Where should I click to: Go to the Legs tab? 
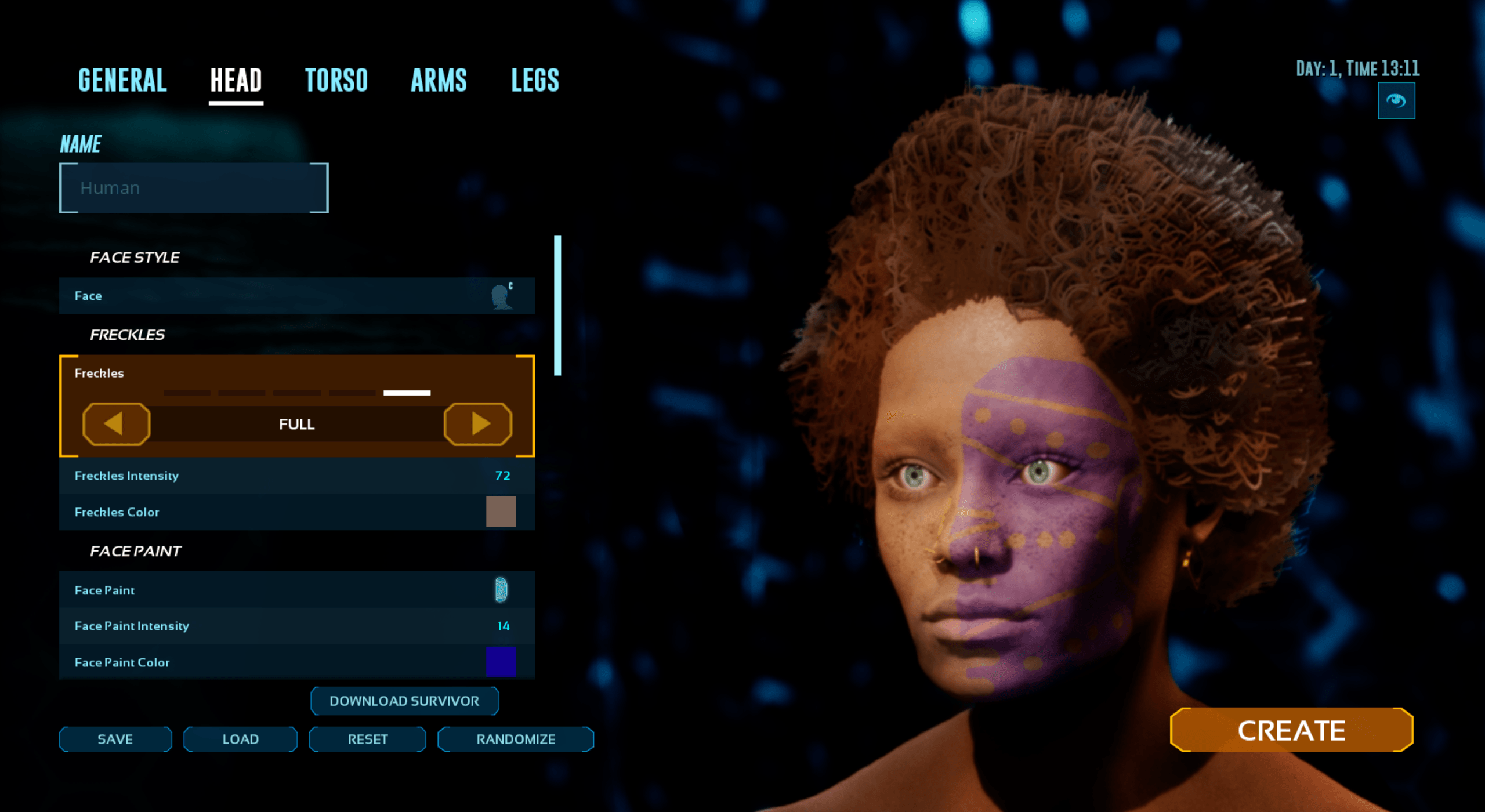tap(535, 80)
